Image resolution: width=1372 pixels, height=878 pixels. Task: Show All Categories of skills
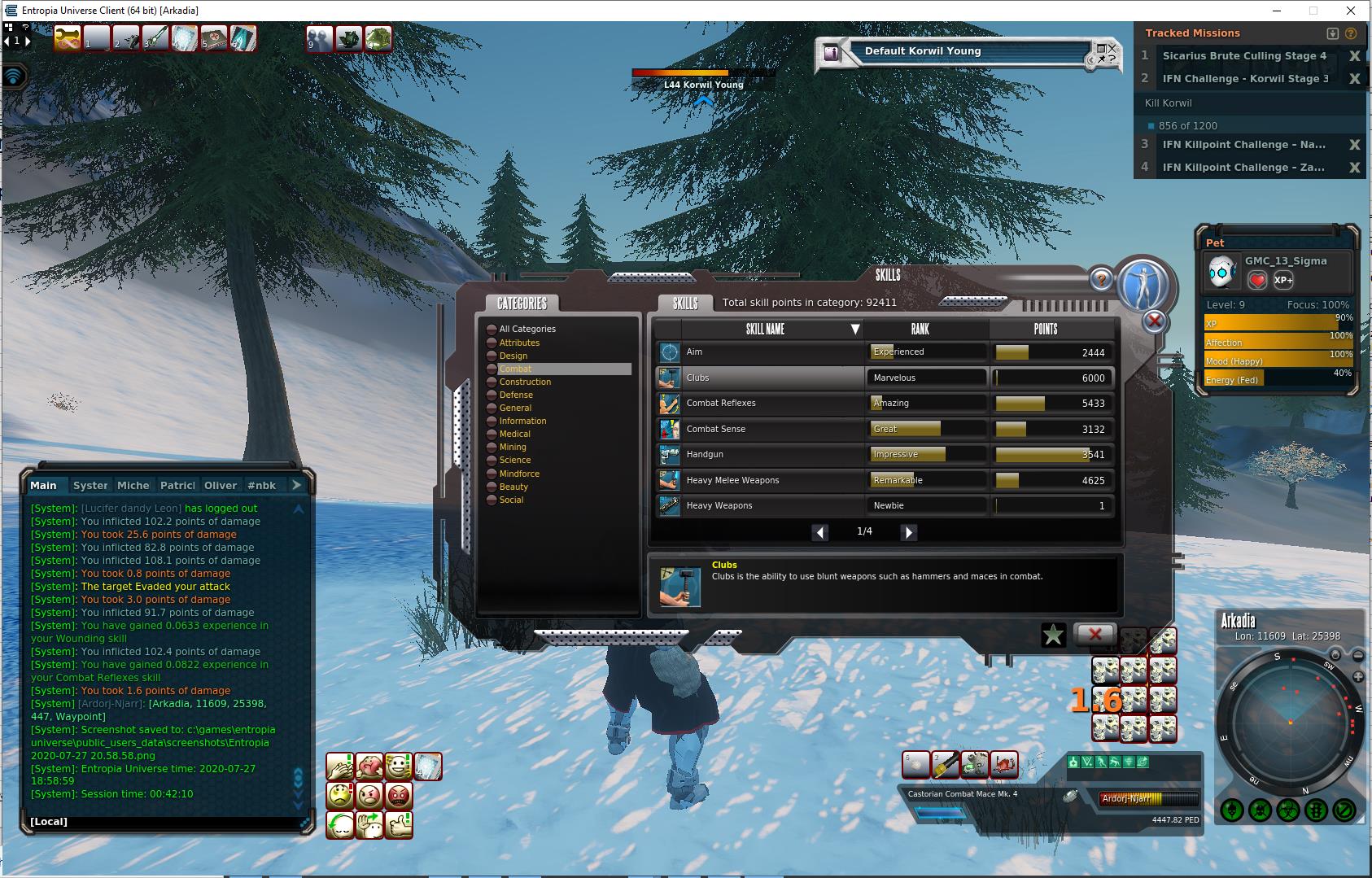(527, 329)
